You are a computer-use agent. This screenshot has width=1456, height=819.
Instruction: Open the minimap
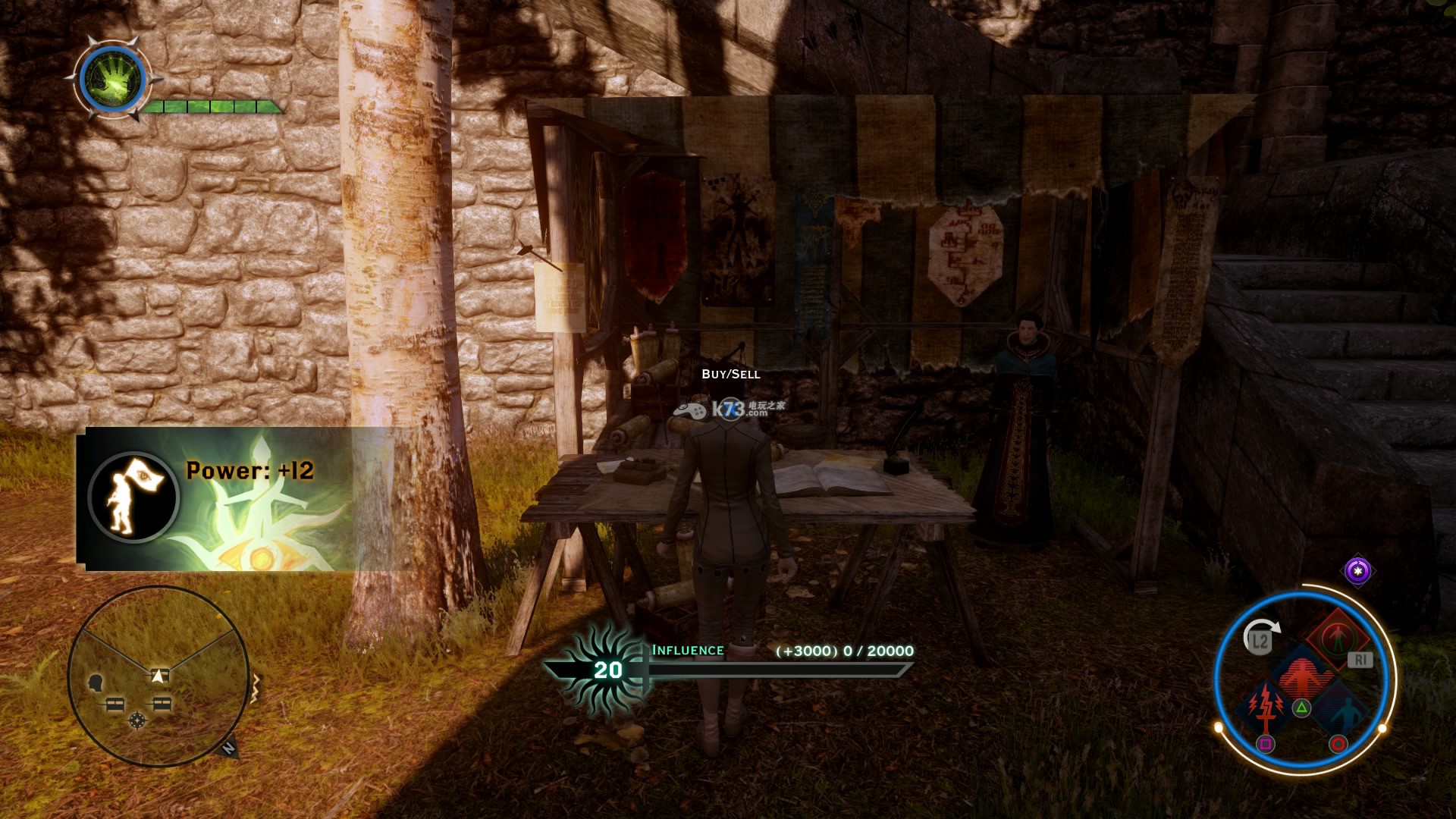pos(158,676)
